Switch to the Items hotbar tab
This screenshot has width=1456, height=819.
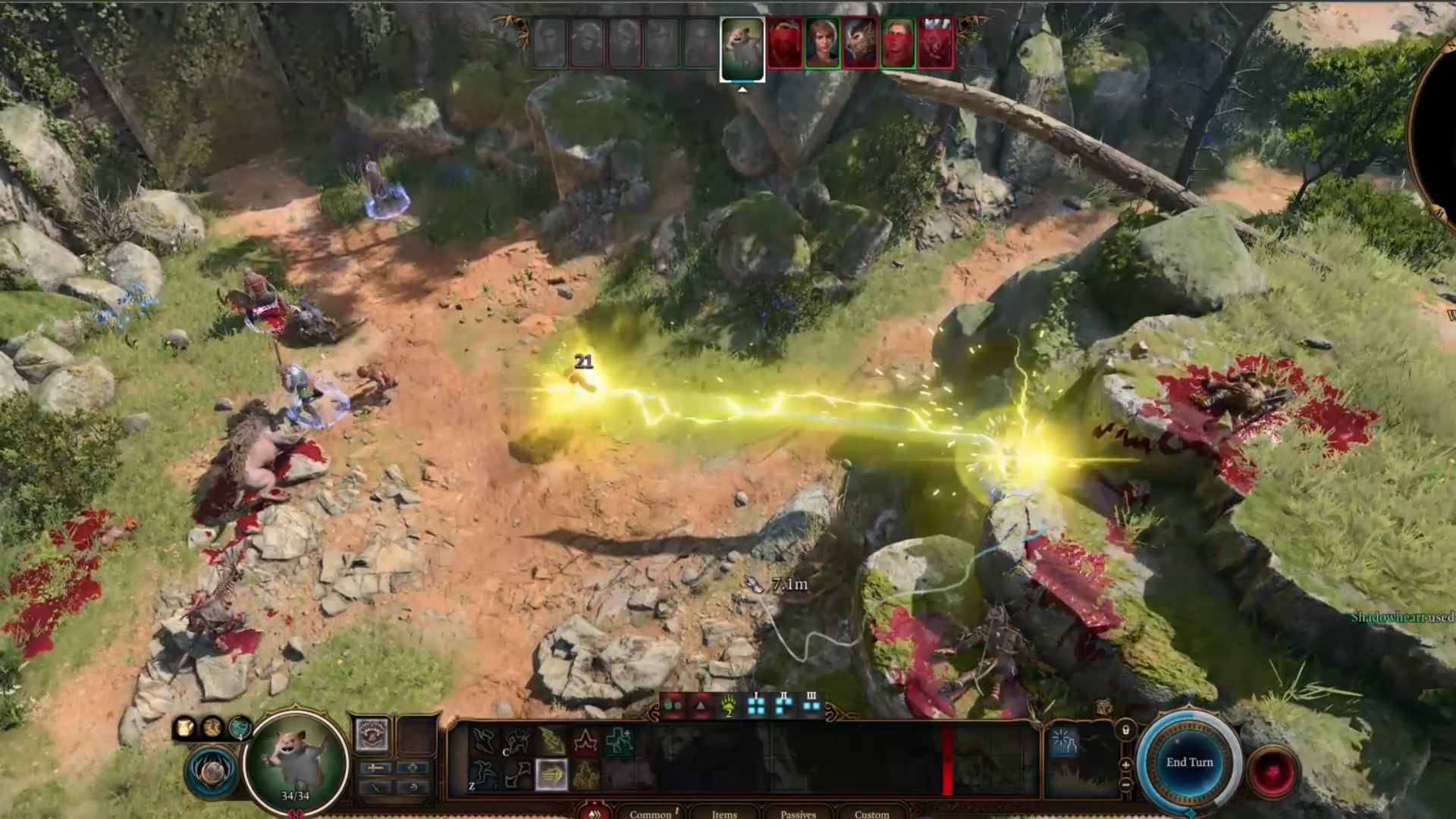point(724,814)
